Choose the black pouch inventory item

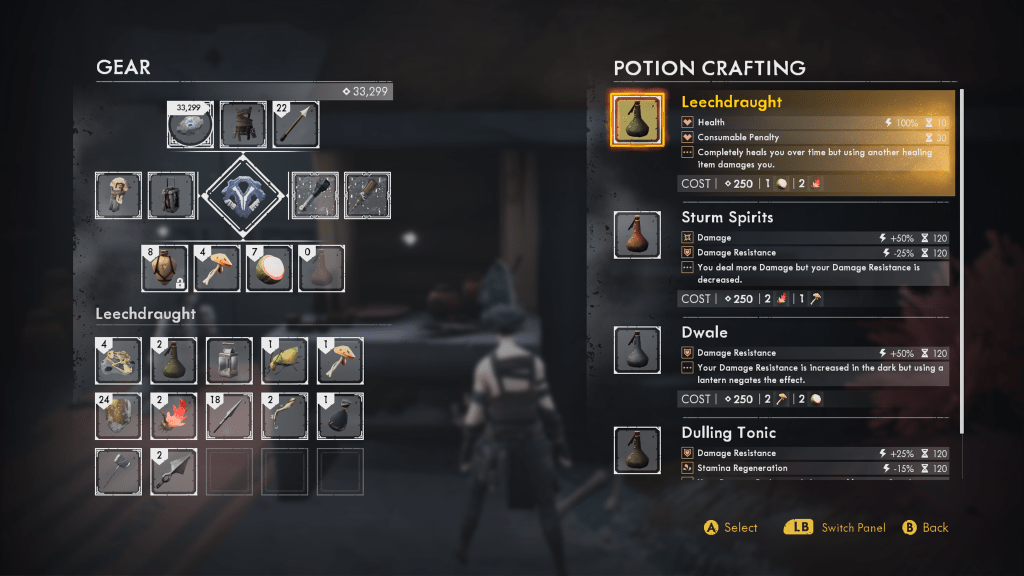[340, 416]
